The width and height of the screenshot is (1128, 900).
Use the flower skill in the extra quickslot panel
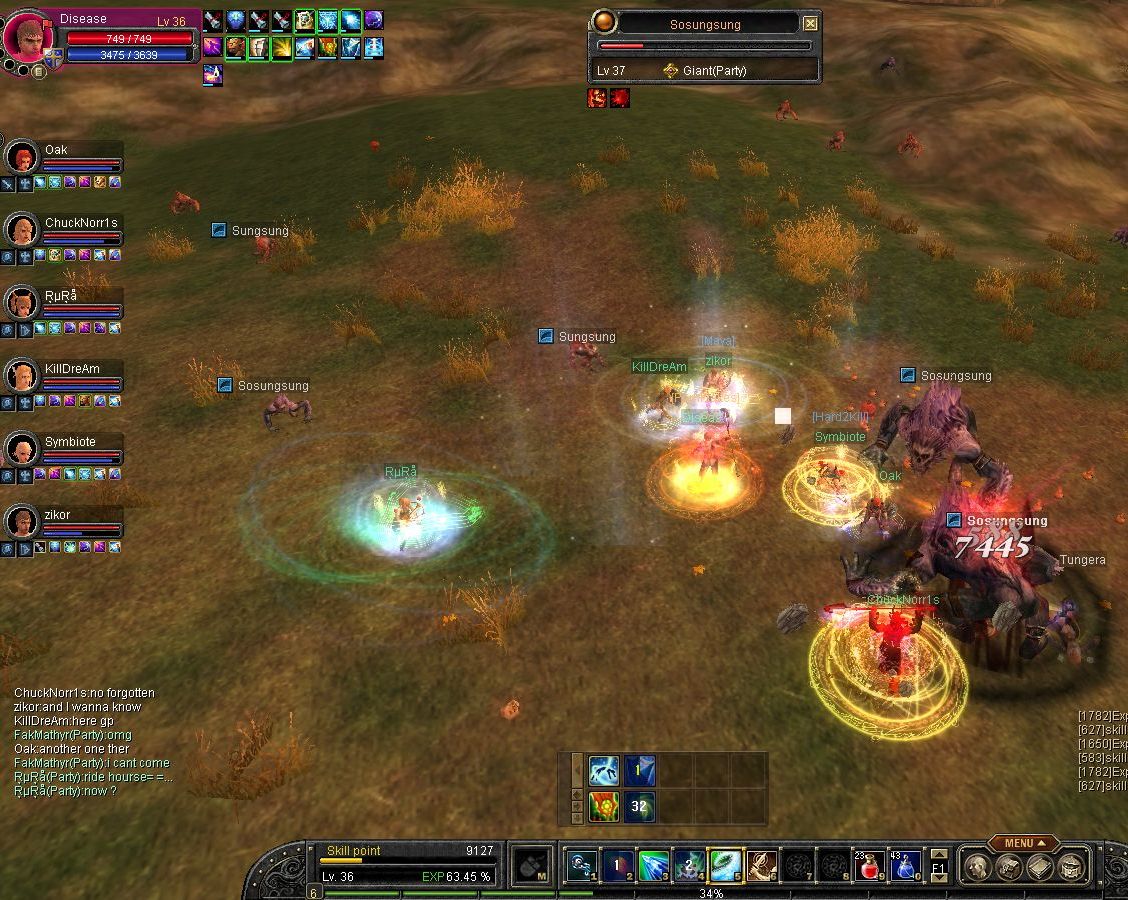(x=603, y=806)
